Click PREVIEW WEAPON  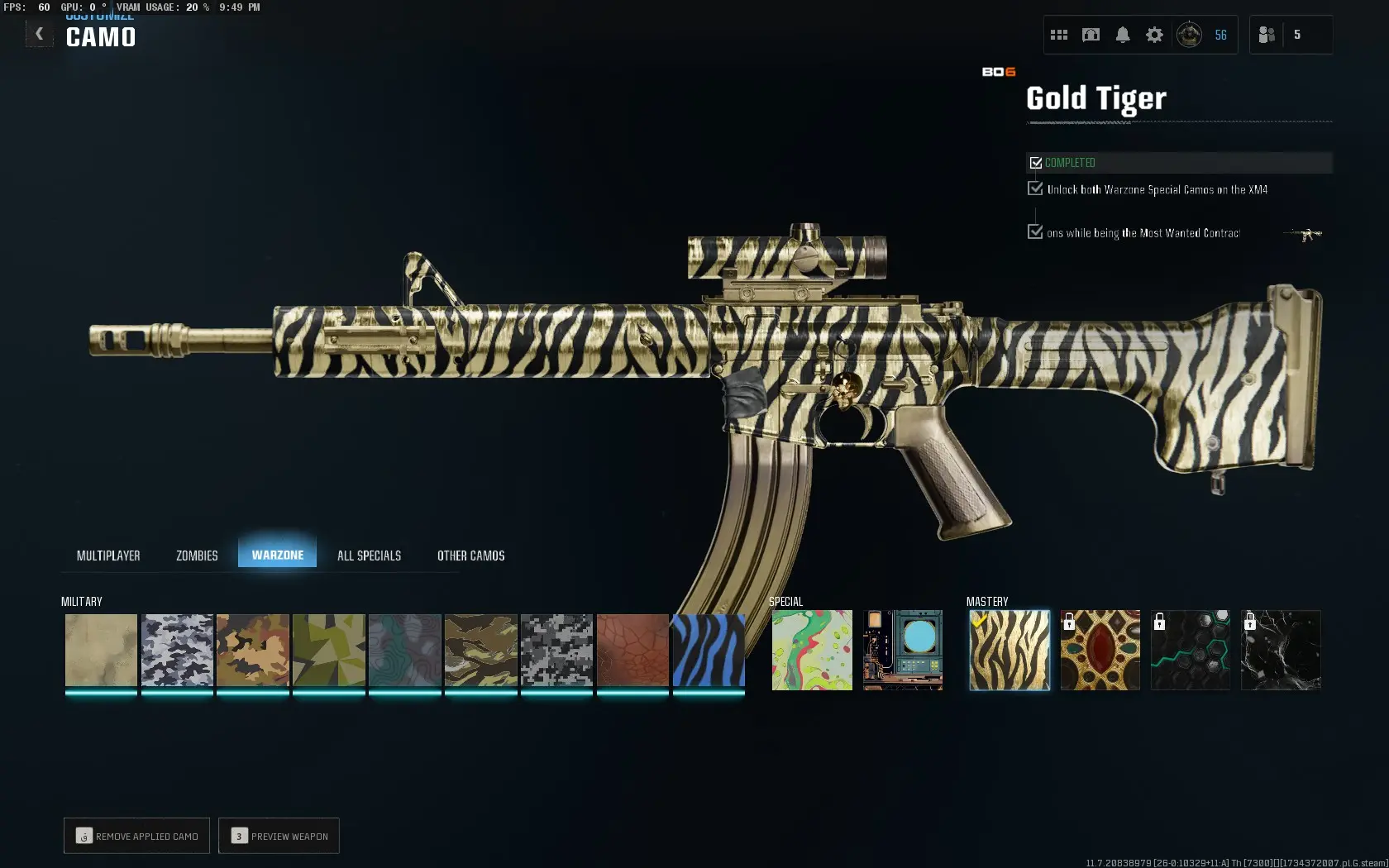tap(279, 836)
